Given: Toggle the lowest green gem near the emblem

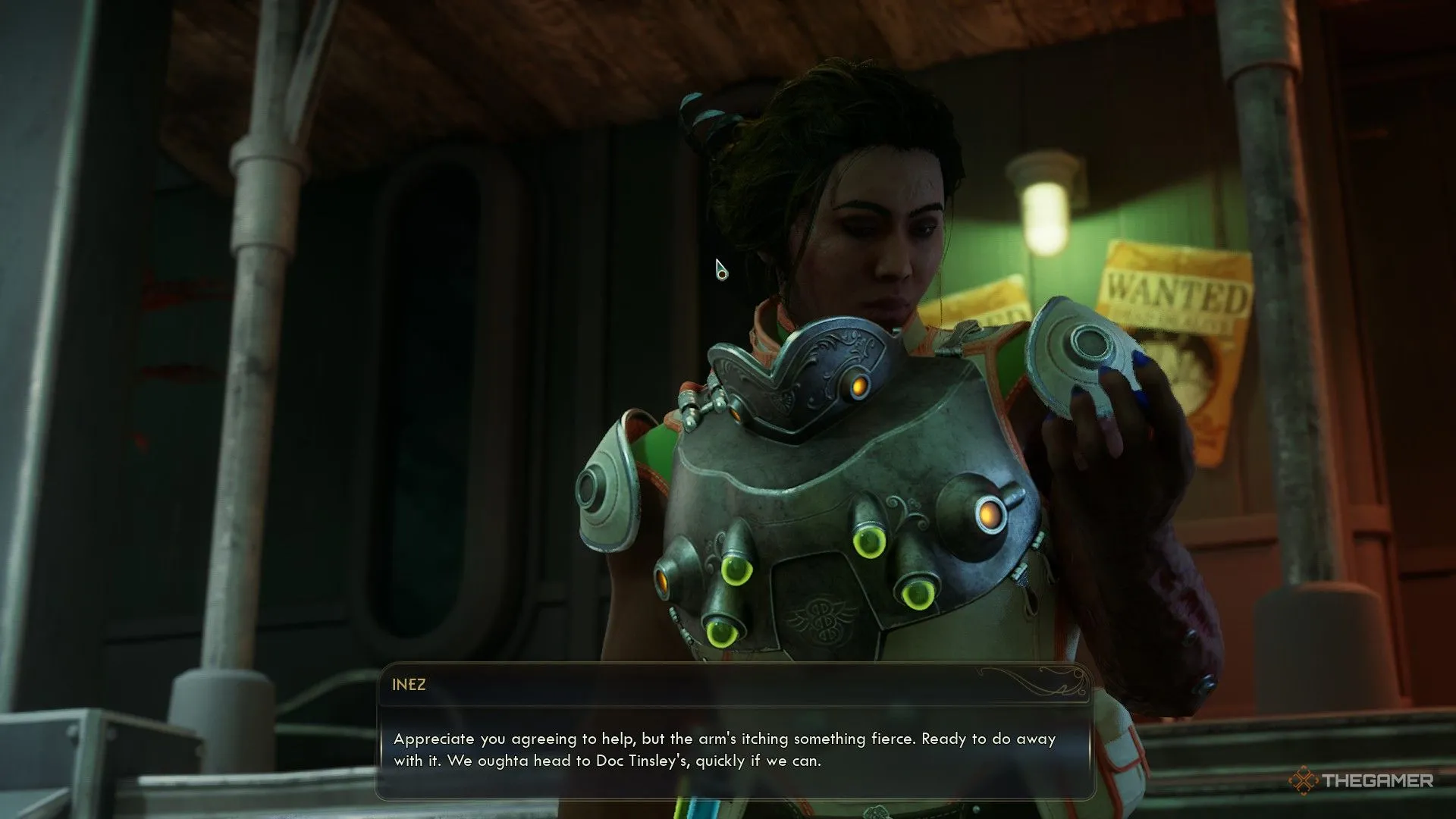Looking at the screenshot, I should 720,635.
